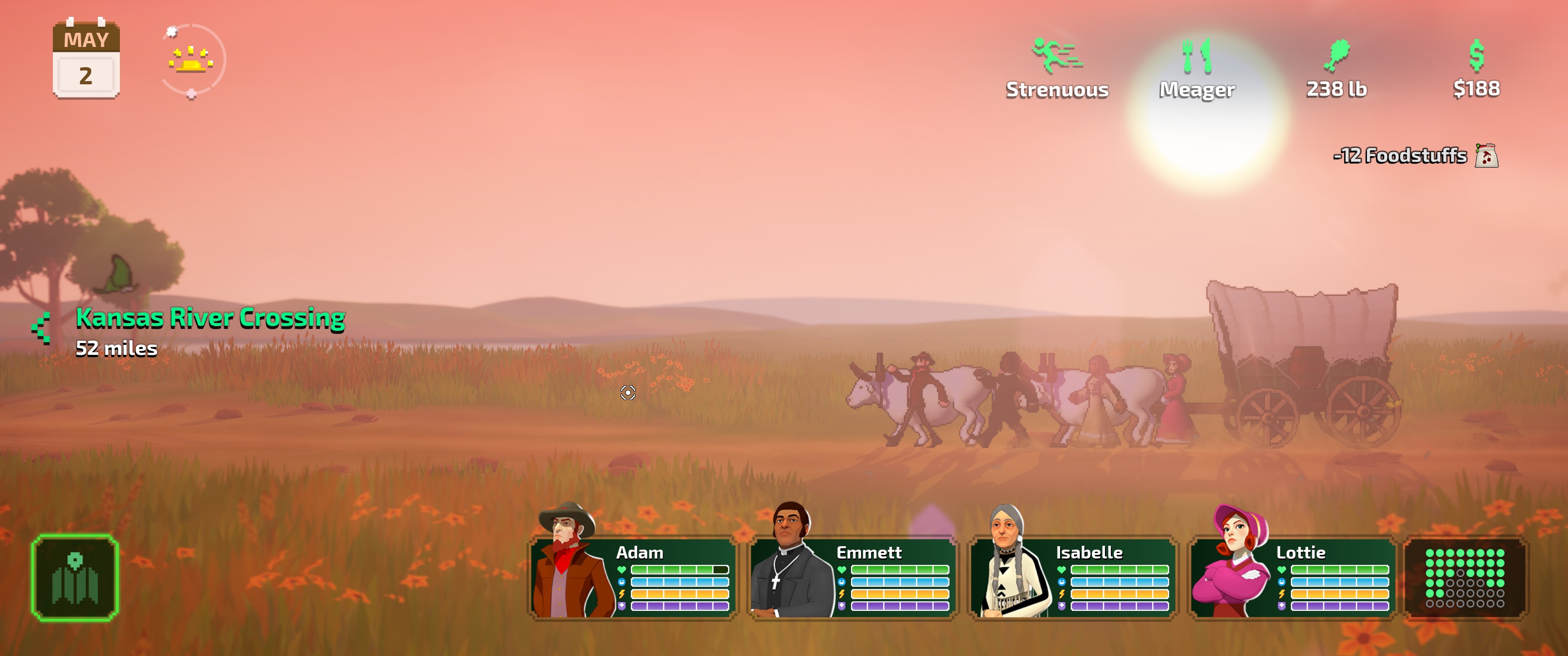Screen dimensions: 1568x656
Task: Open the green map pin button
Action: tap(75, 578)
